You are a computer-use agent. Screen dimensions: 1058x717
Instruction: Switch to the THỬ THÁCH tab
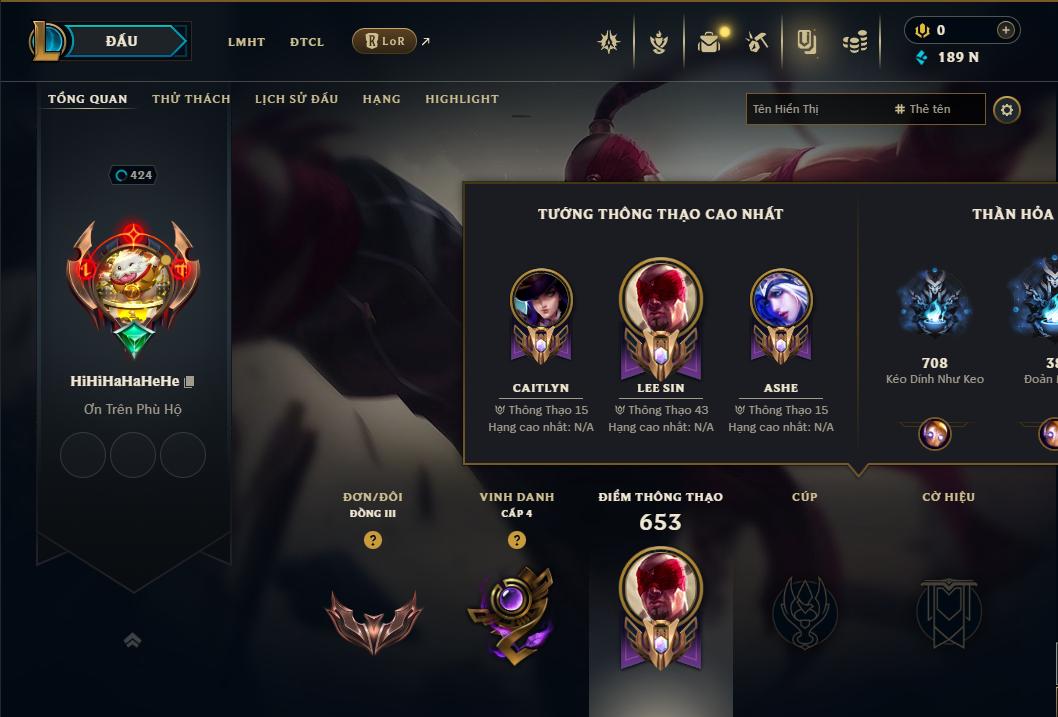click(x=191, y=99)
